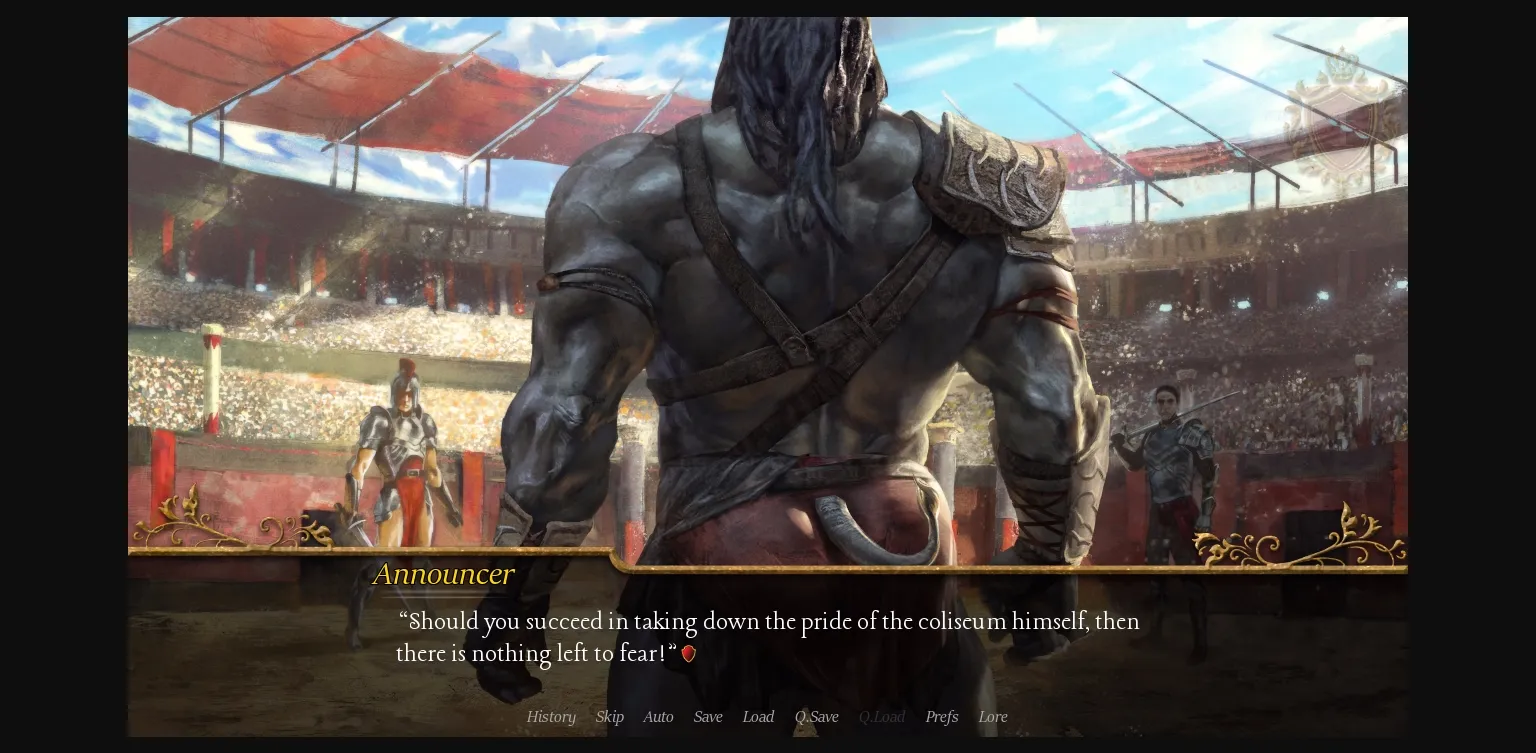Image resolution: width=1536 pixels, height=753 pixels.
Task: Enable Skip mode
Action: (609, 717)
